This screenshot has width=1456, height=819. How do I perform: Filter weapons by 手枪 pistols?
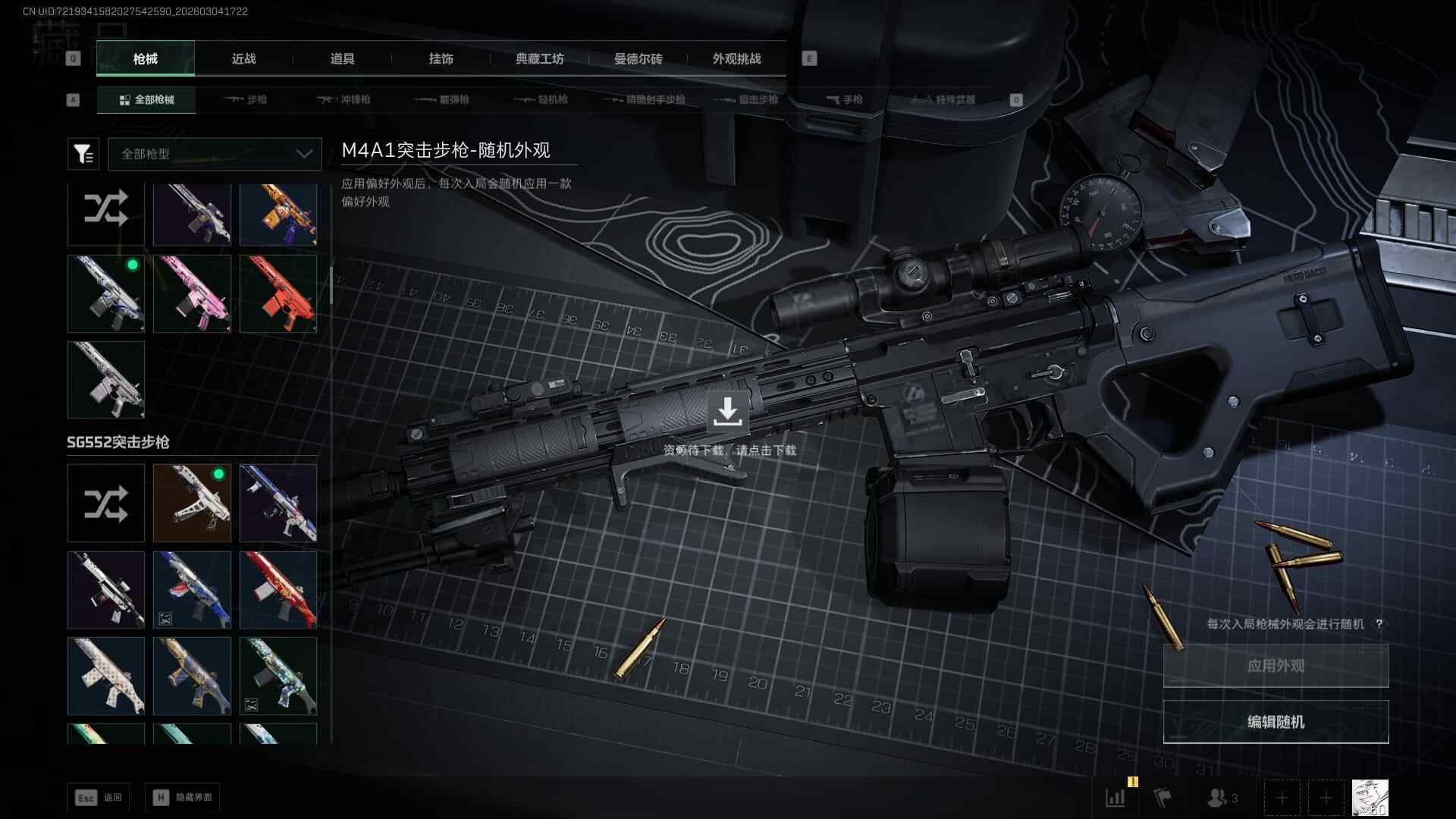point(845,99)
